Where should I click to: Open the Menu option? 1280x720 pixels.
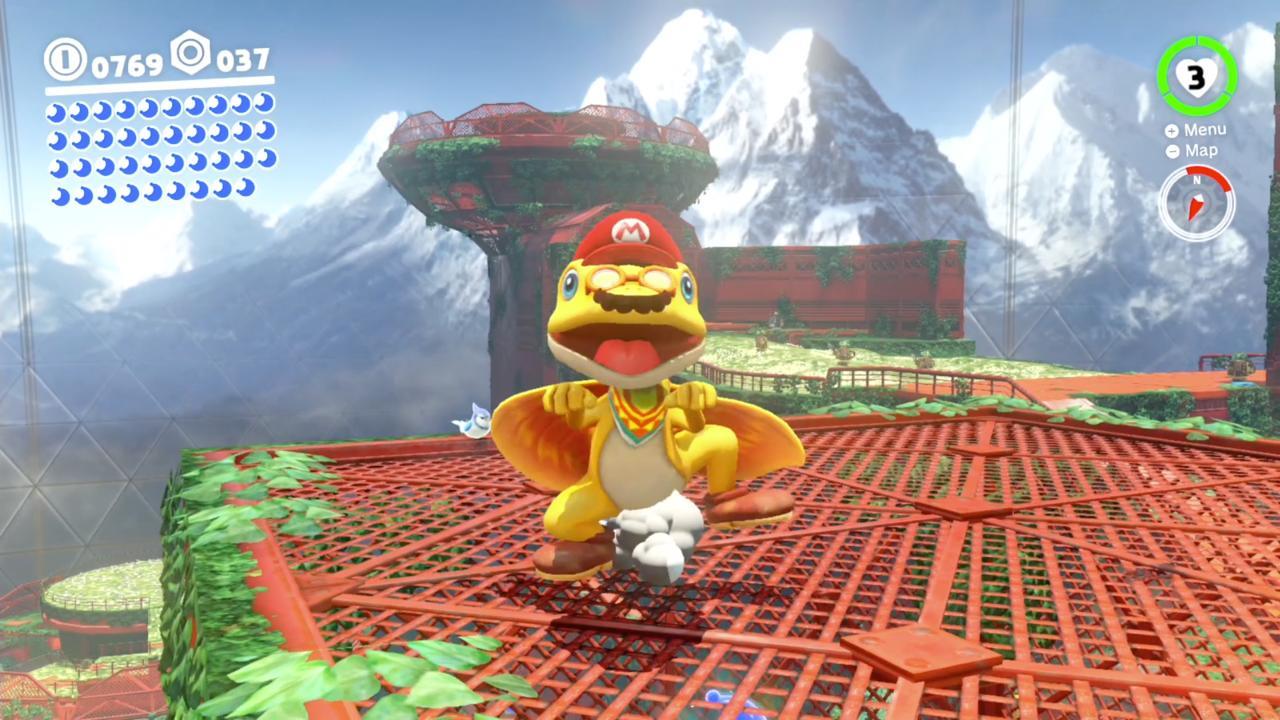1196,130
